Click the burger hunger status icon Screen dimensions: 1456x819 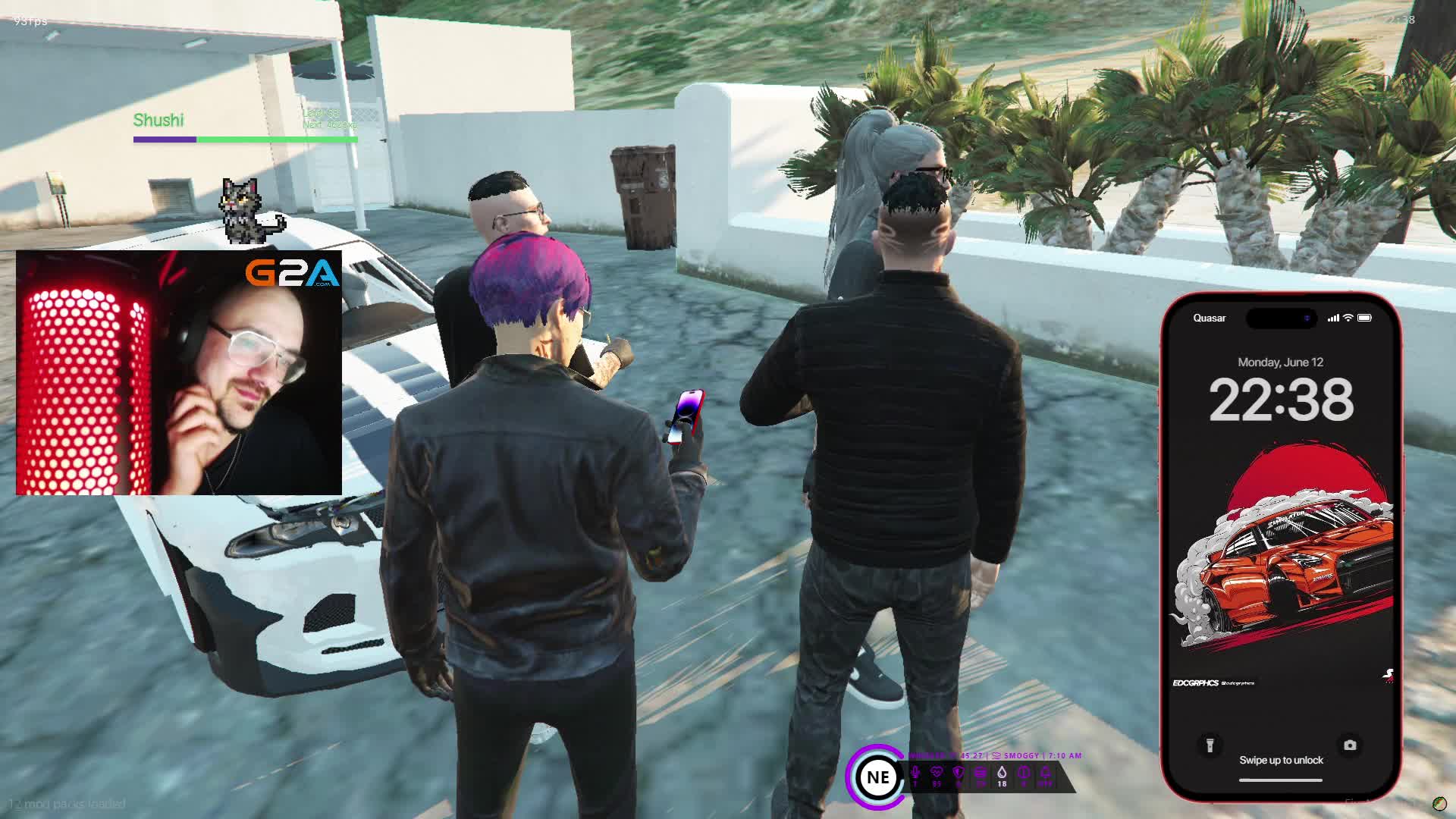[x=981, y=773]
